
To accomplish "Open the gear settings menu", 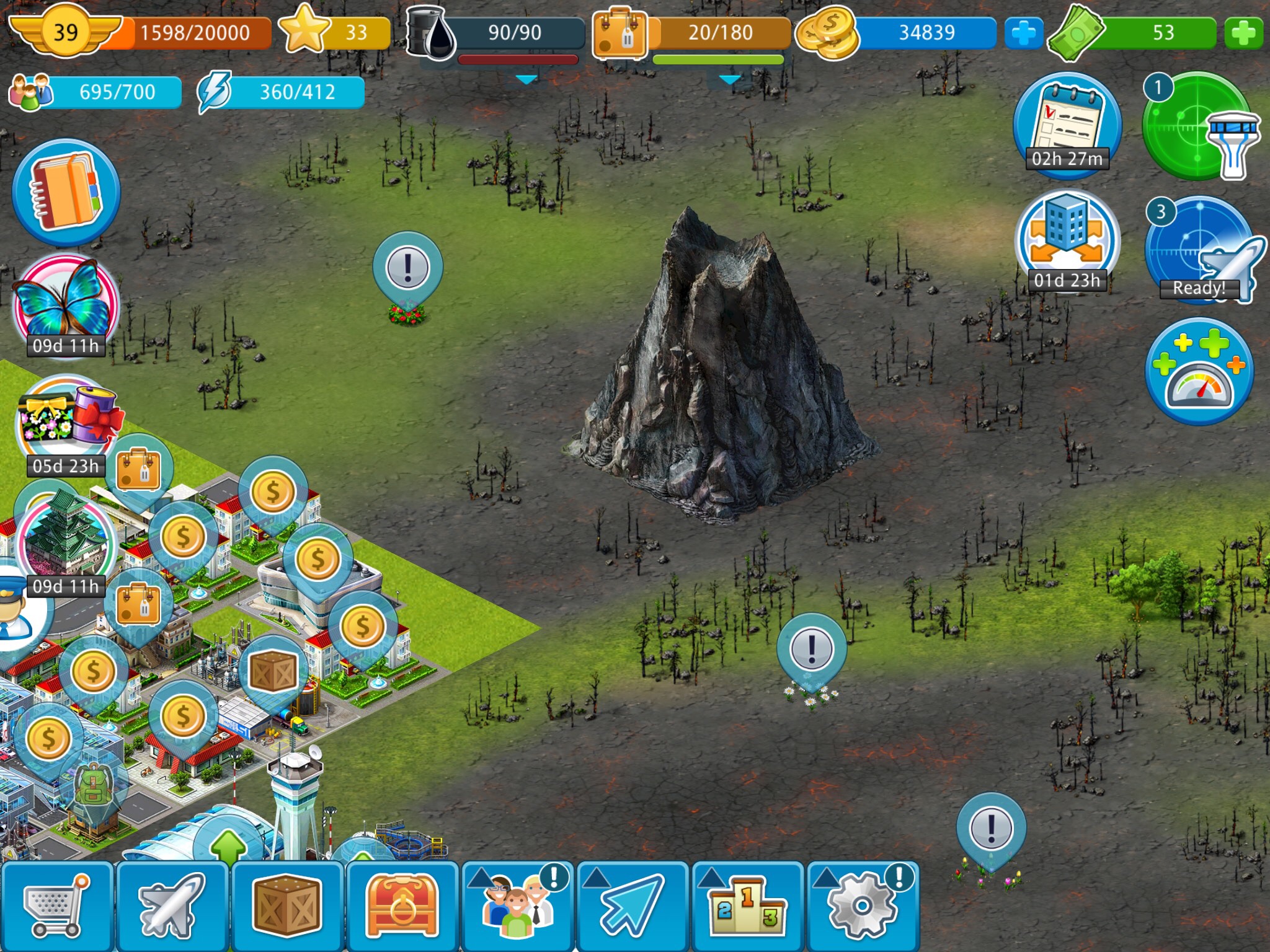I will click(x=863, y=906).
